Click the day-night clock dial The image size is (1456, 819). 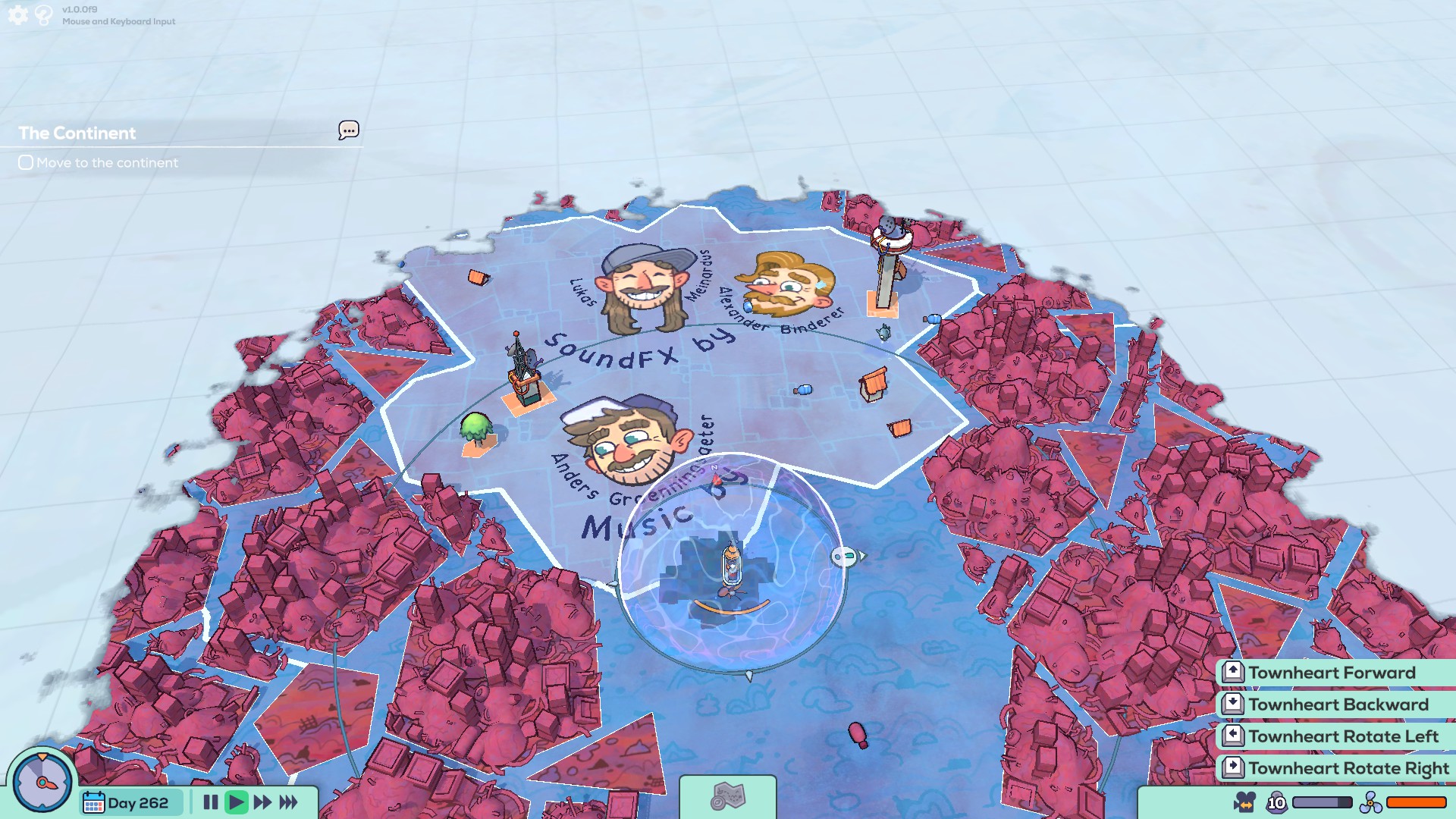pyautogui.click(x=42, y=782)
